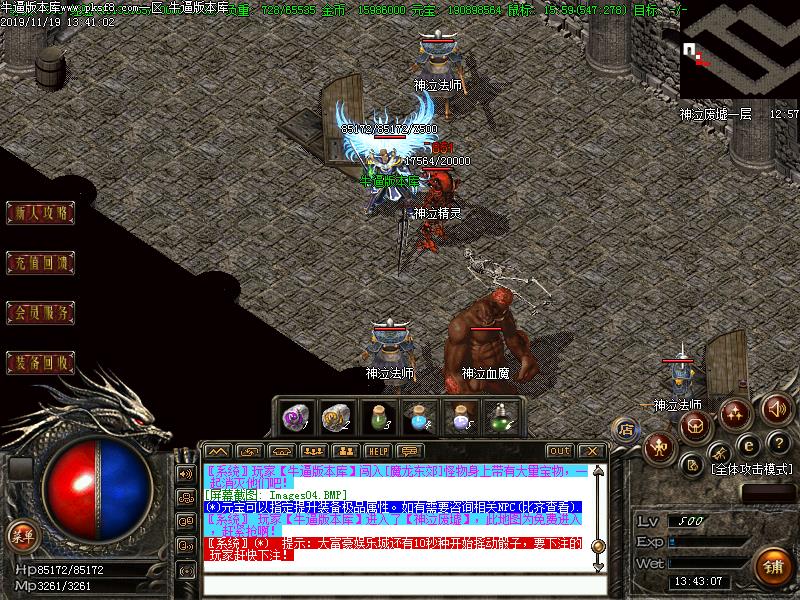Click the HELP button on chat bar
This screenshot has width=800, height=600.
point(377,451)
